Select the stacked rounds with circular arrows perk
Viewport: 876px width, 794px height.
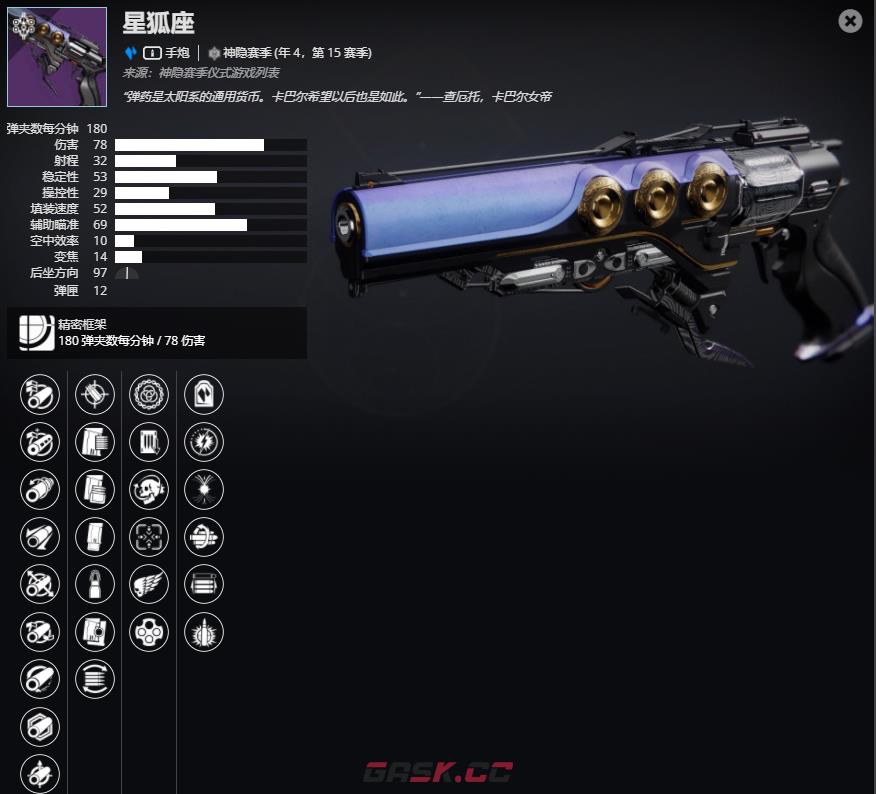tap(95, 679)
